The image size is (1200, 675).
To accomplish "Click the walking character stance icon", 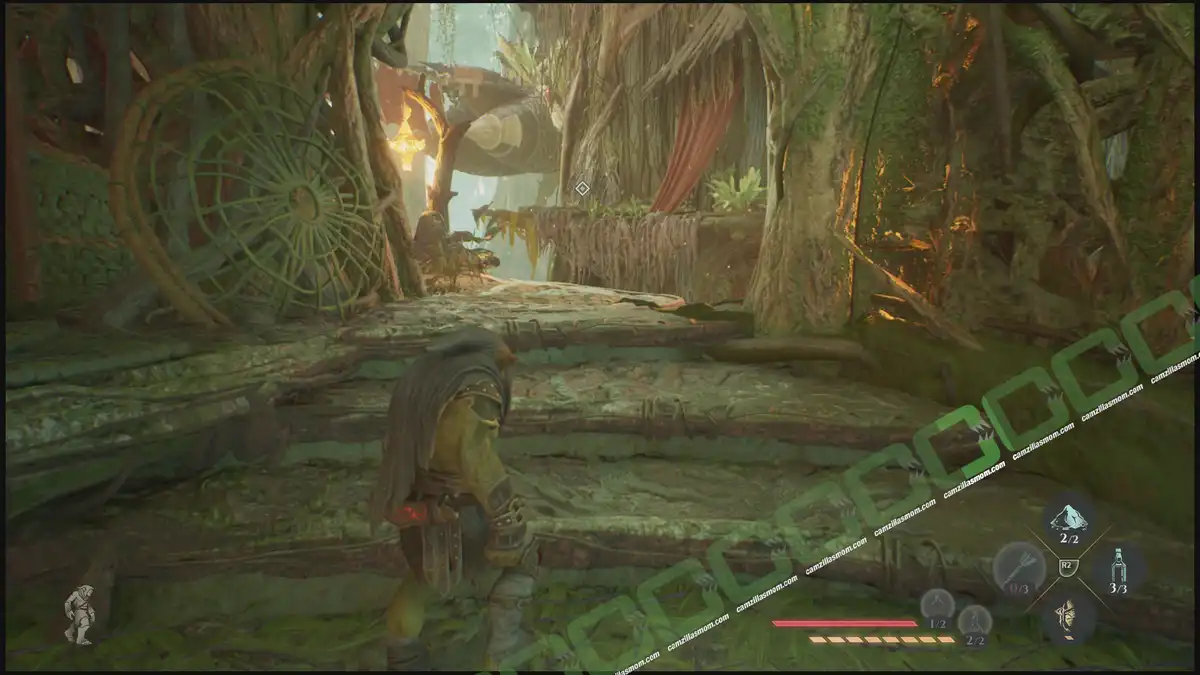I will coord(80,613).
